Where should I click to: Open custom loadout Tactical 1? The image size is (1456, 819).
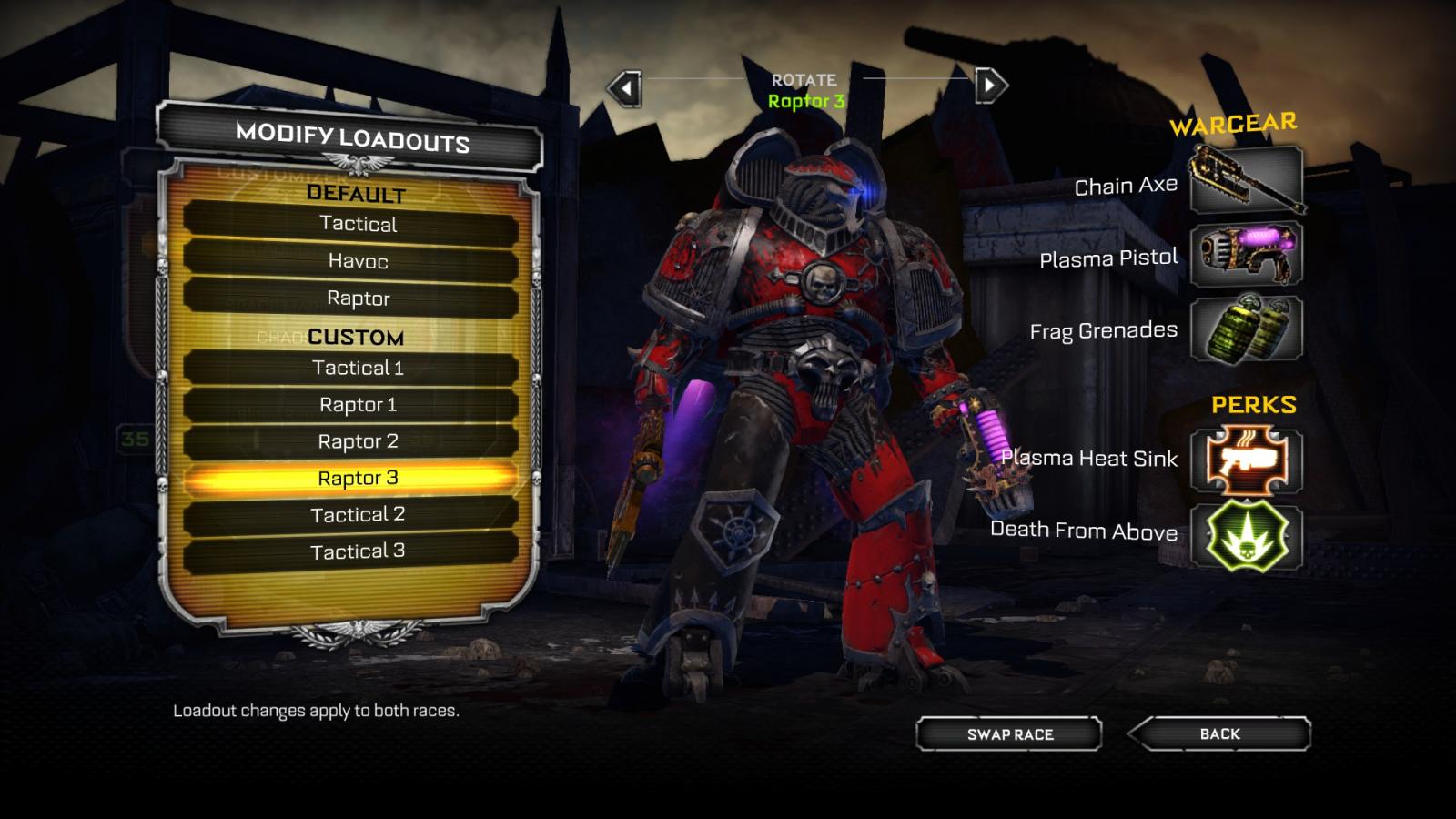358,368
